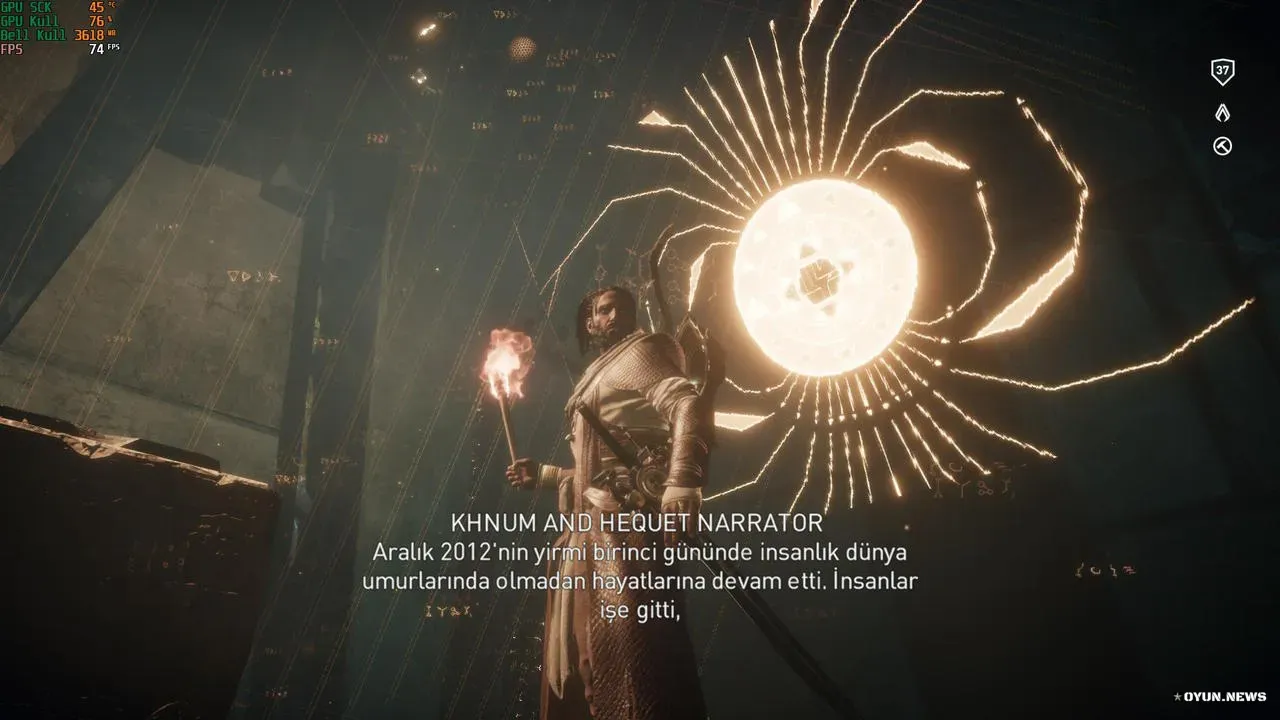
Task: Select the flame-shaped ability point icon
Action: (x=1222, y=113)
